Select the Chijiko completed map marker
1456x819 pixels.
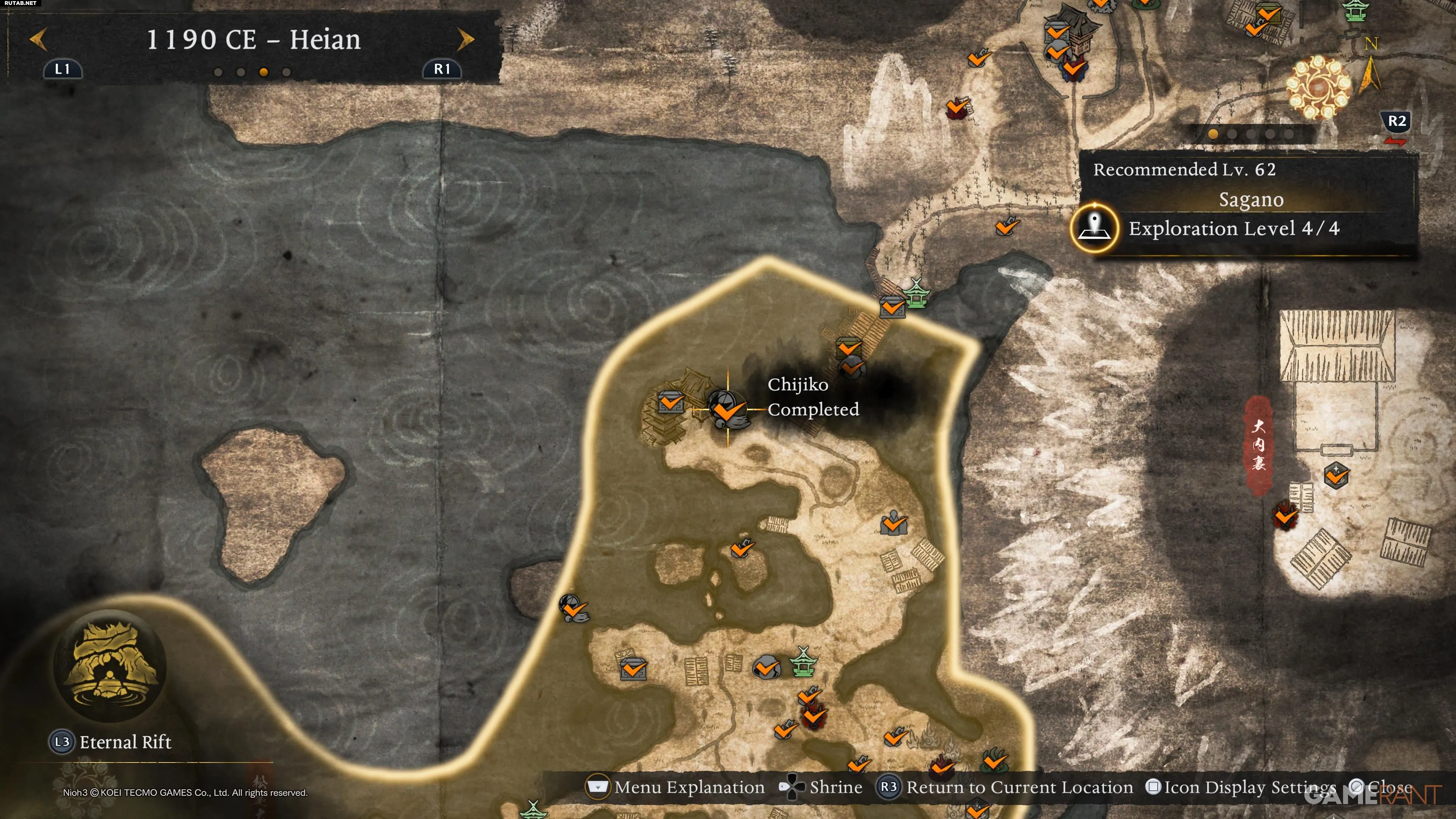coord(727,409)
